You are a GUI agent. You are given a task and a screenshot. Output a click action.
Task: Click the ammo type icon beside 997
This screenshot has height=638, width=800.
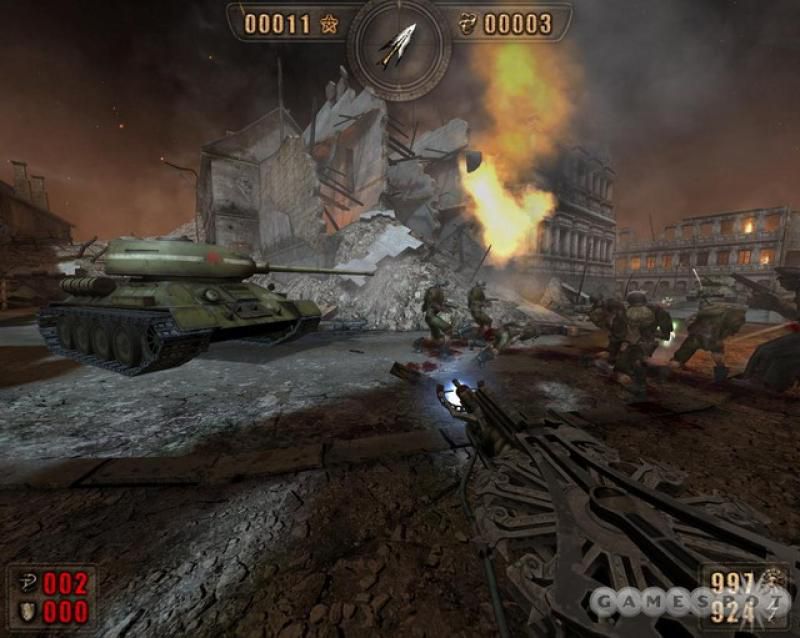(773, 582)
